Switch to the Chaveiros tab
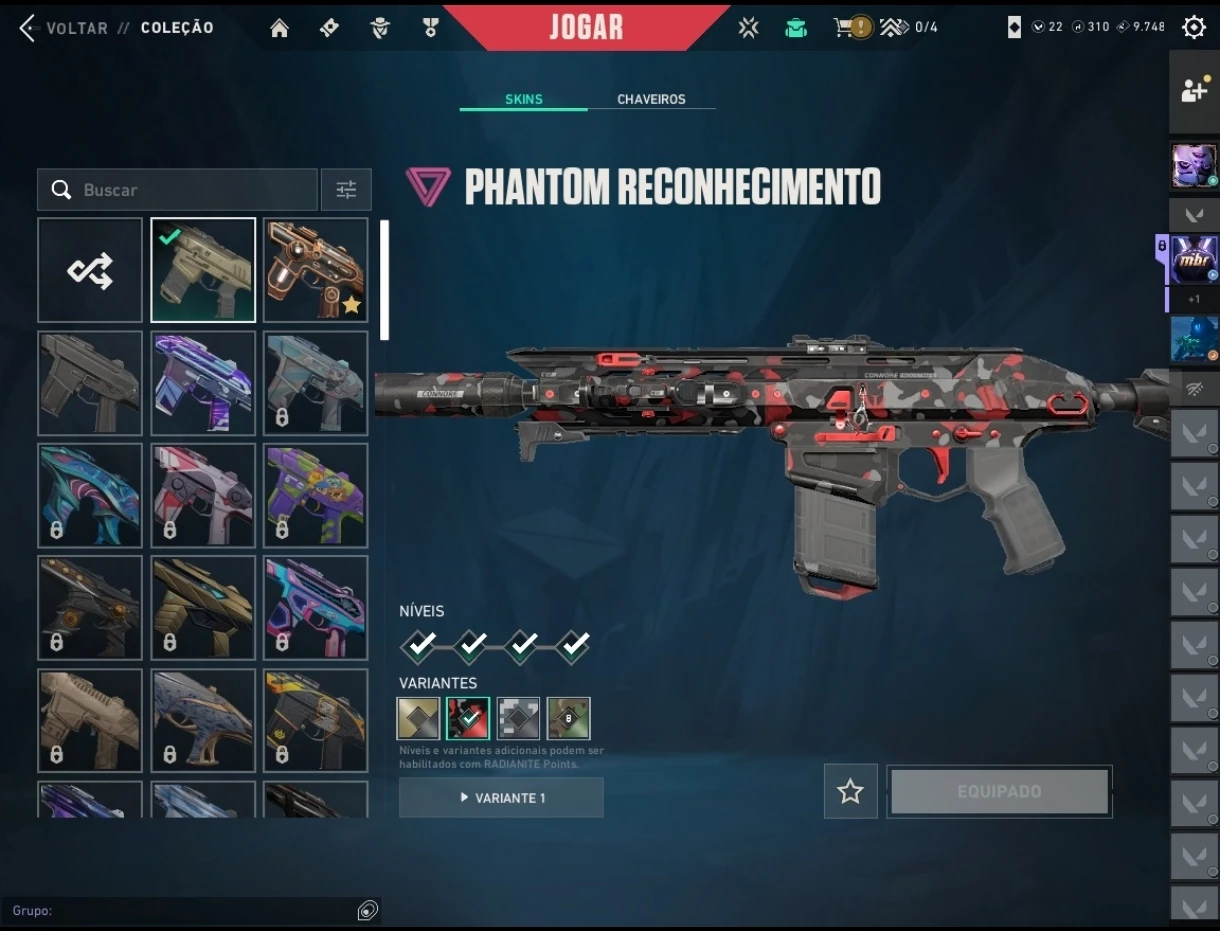The image size is (1220, 931). tap(651, 100)
